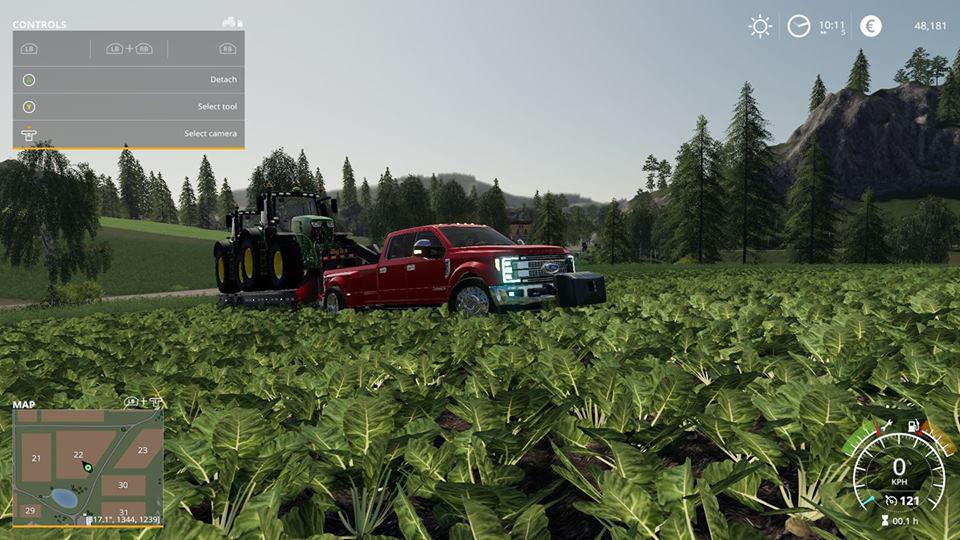Click the minimap in the corner
The image size is (960, 540).
click(x=87, y=466)
